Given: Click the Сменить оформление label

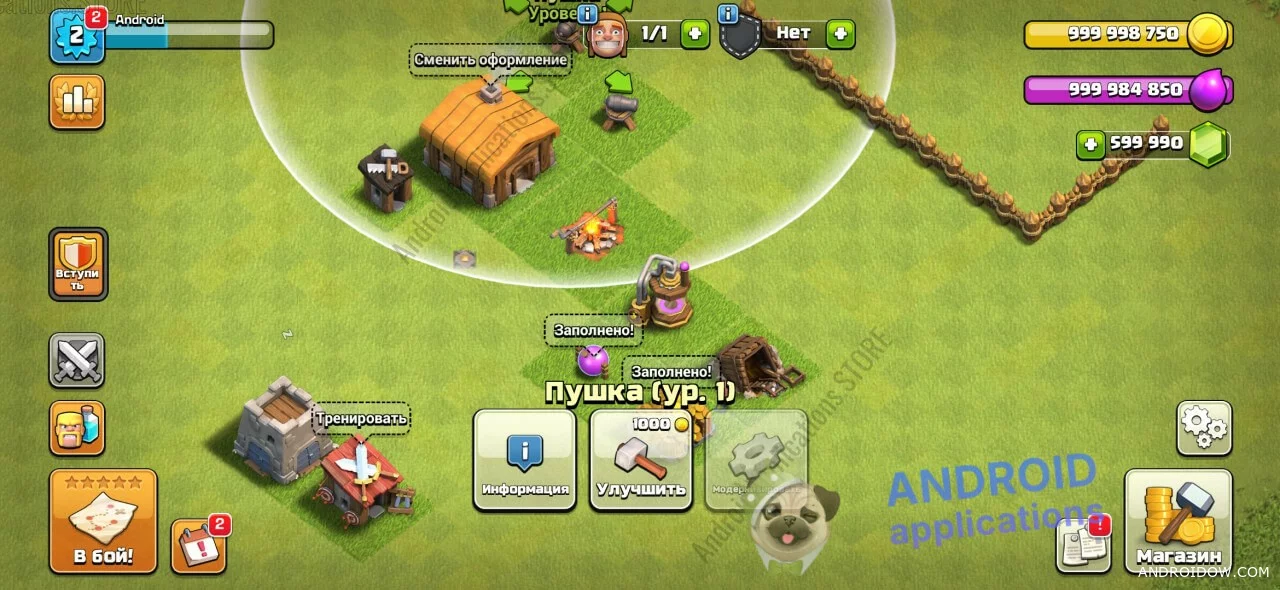Looking at the screenshot, I should click(490, 60).
